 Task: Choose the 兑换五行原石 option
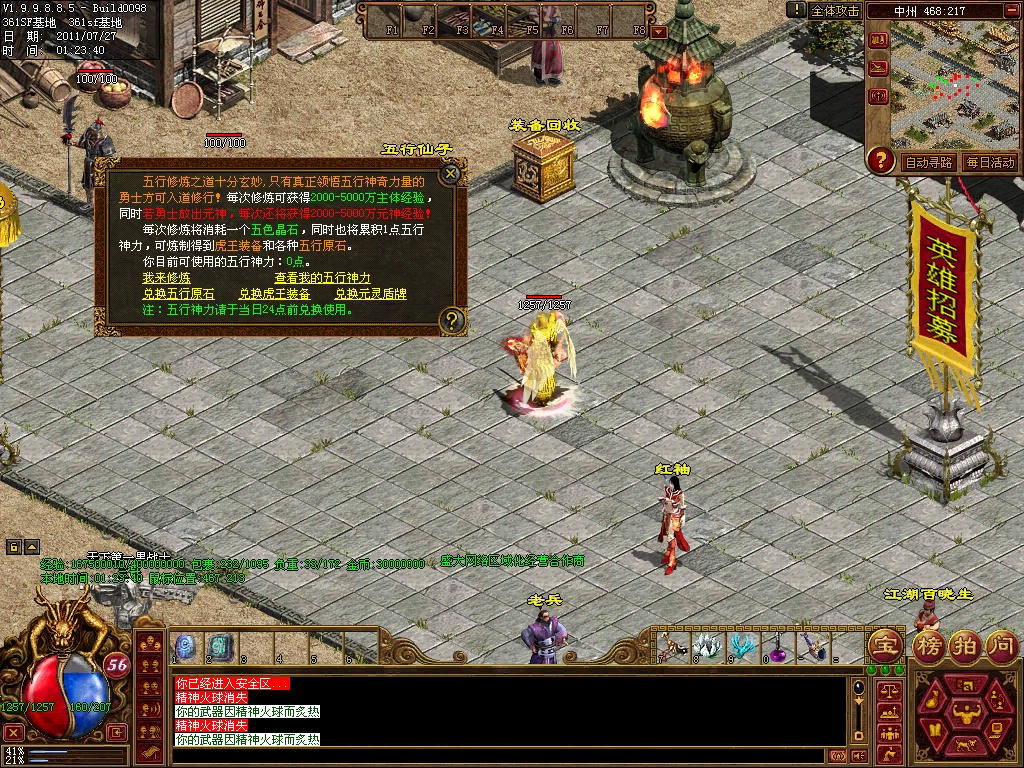pyautogui.click(x=178, y=294)
